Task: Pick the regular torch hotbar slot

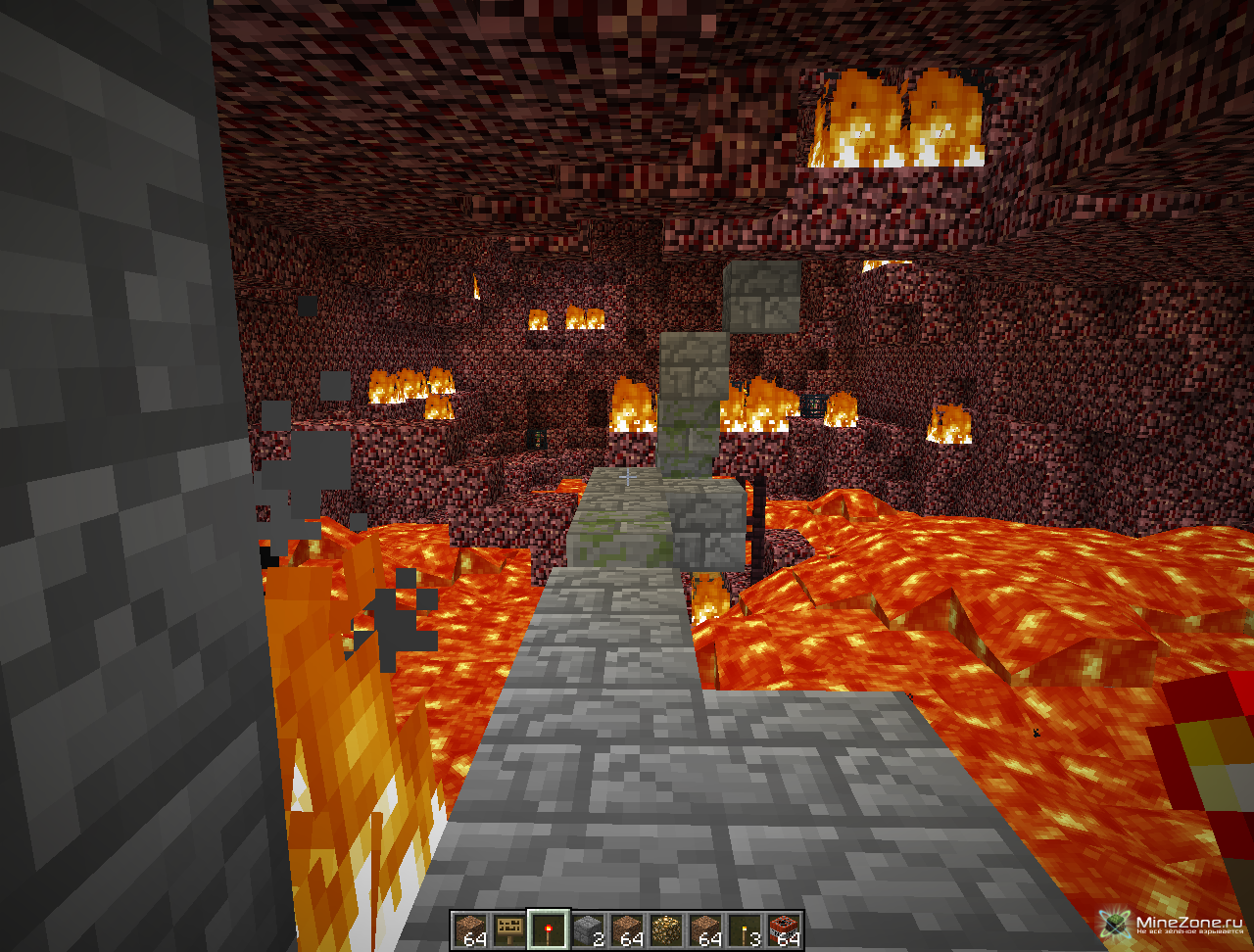Action: (x=744, y=929)
